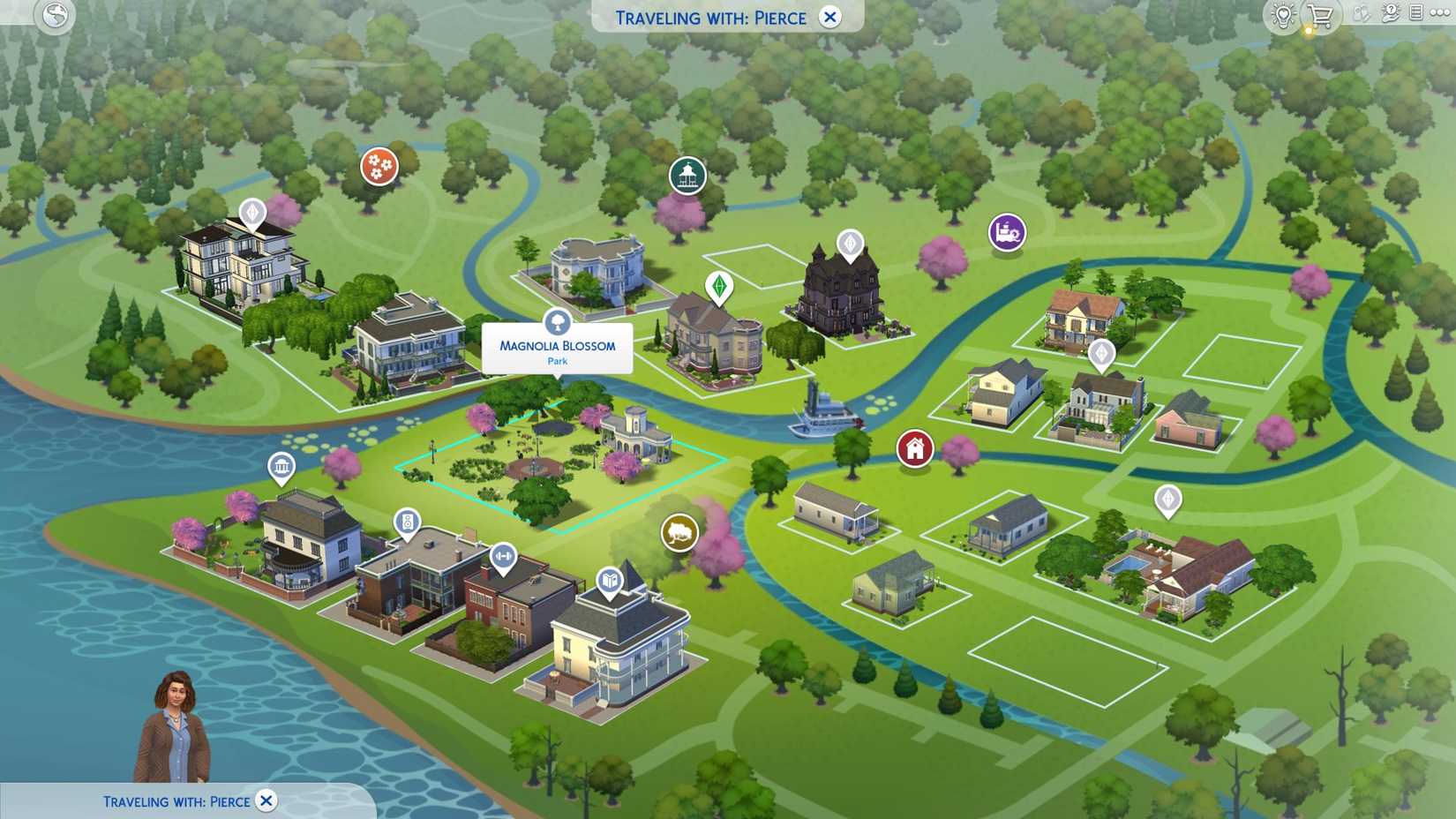Open the options ellipsis icon top right
Screen dimensions: 1456x819
point(1440,12)
